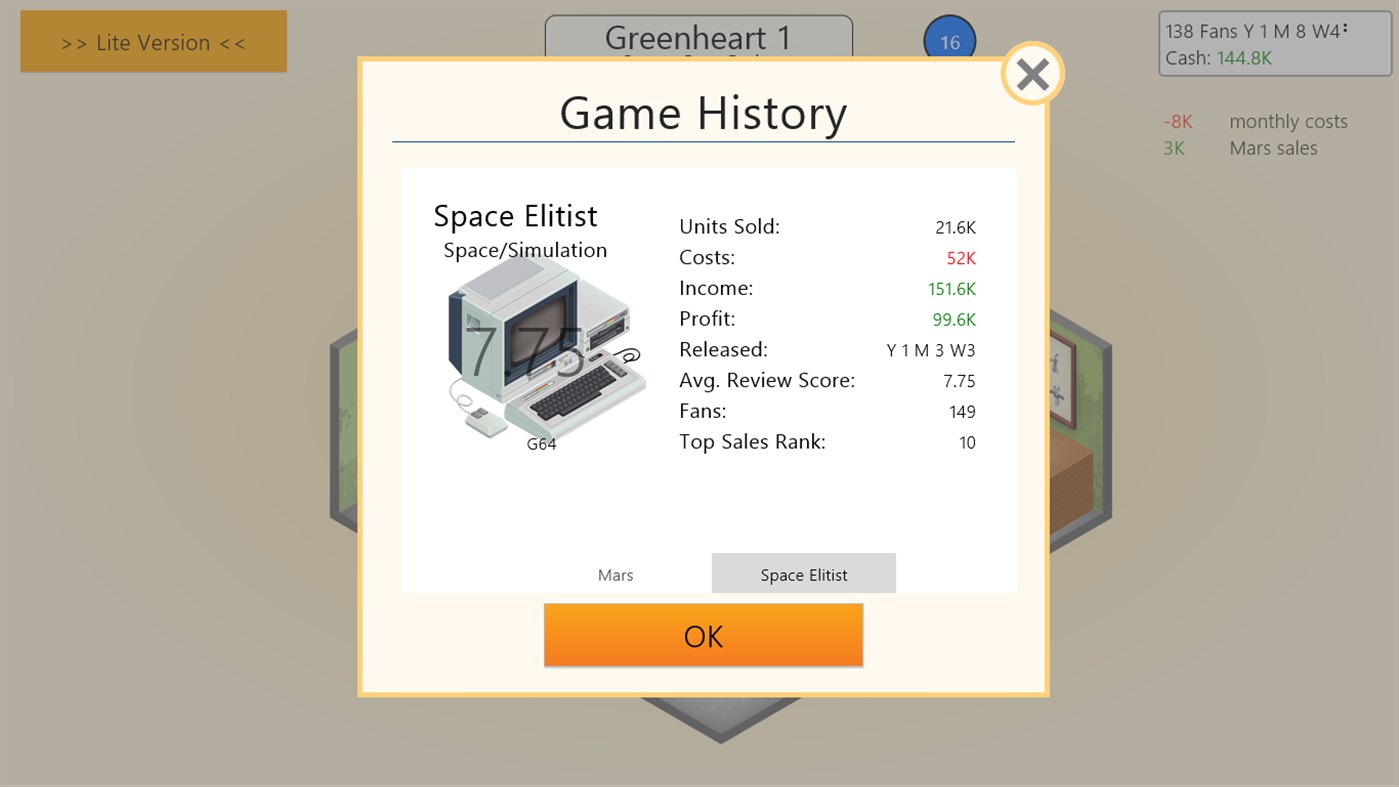This screenshot has width=1399, height=787.
Task: Click the fans and date info box
Action: 1273,43
